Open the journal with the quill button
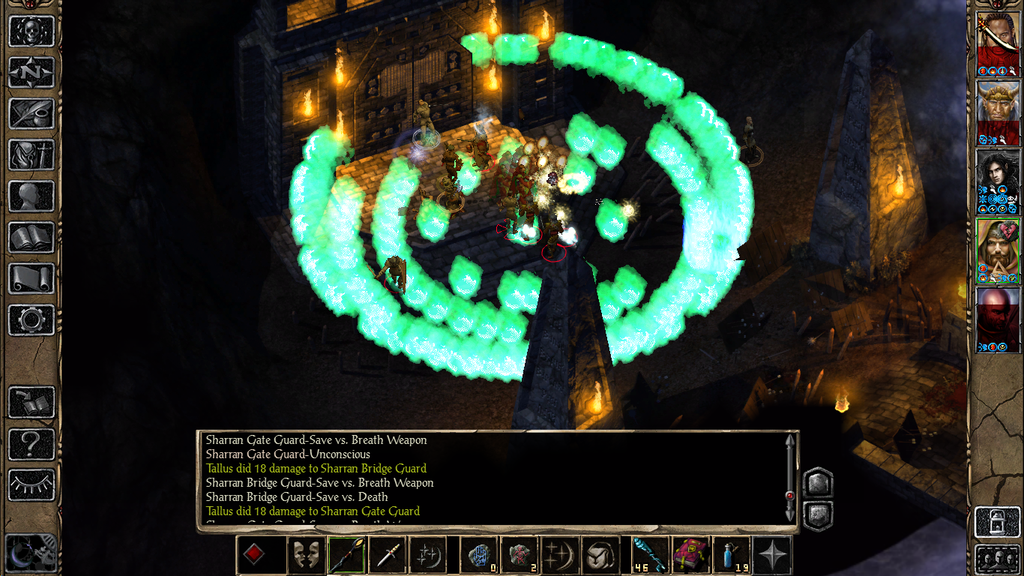This screenshot has height=576, width=1024. (x=31, y=113)
